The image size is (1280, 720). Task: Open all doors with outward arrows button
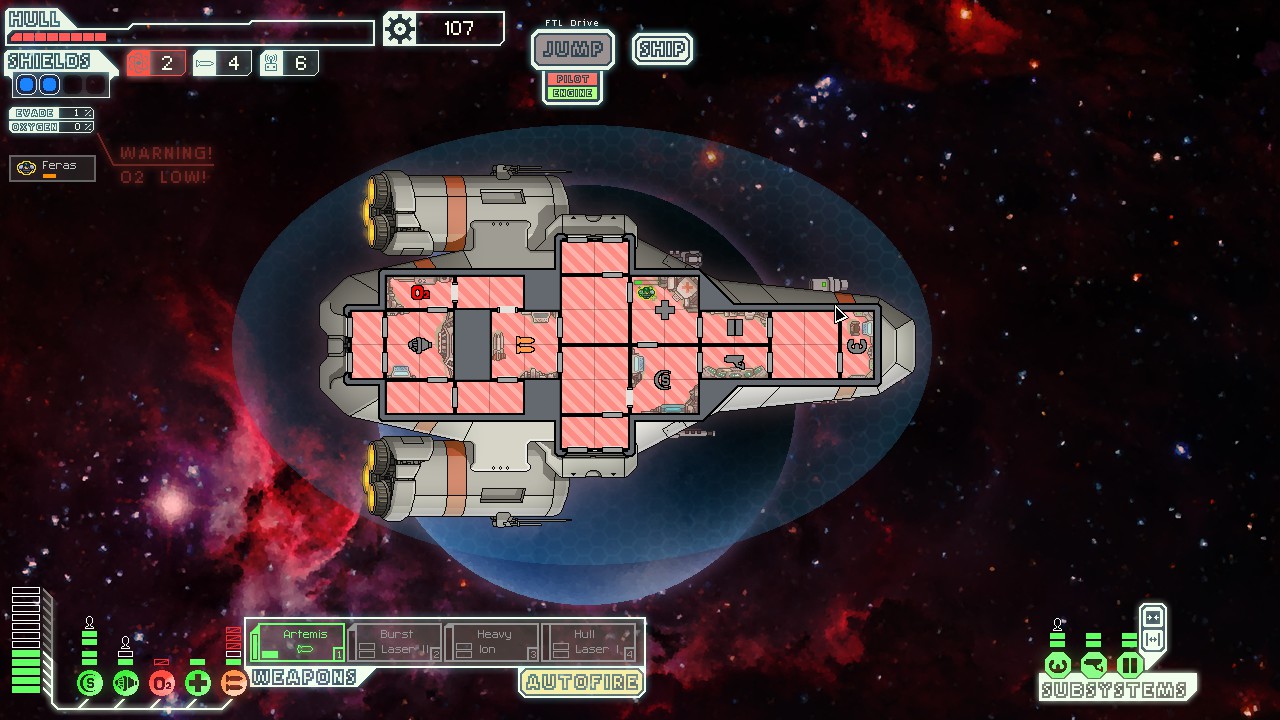tap(1152, 639)
